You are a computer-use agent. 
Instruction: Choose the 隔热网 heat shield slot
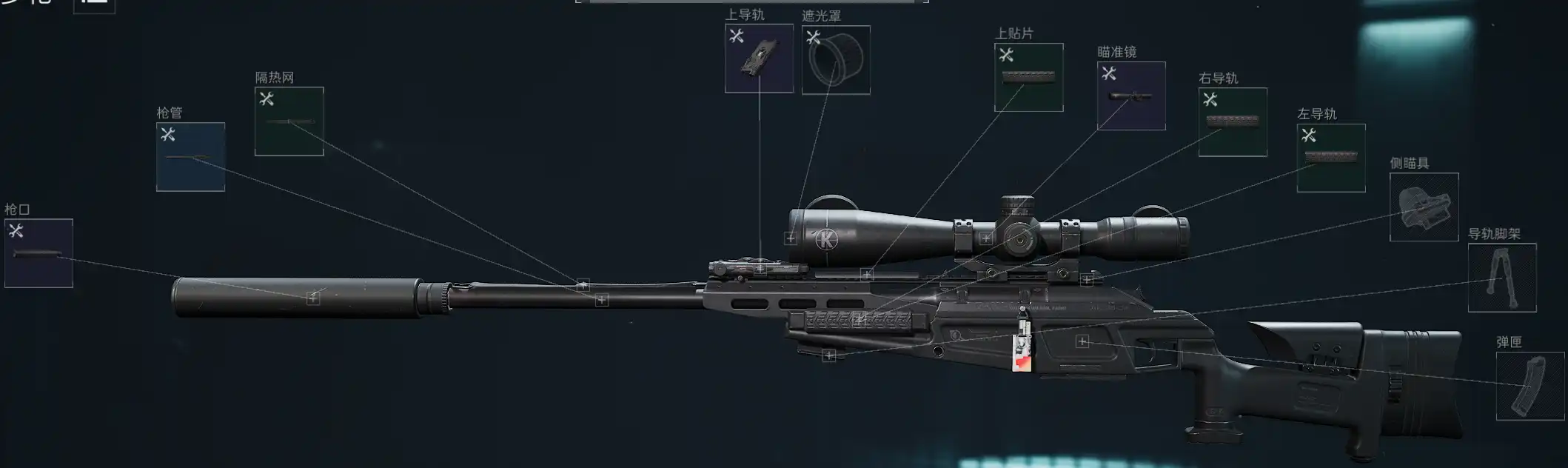289,121
